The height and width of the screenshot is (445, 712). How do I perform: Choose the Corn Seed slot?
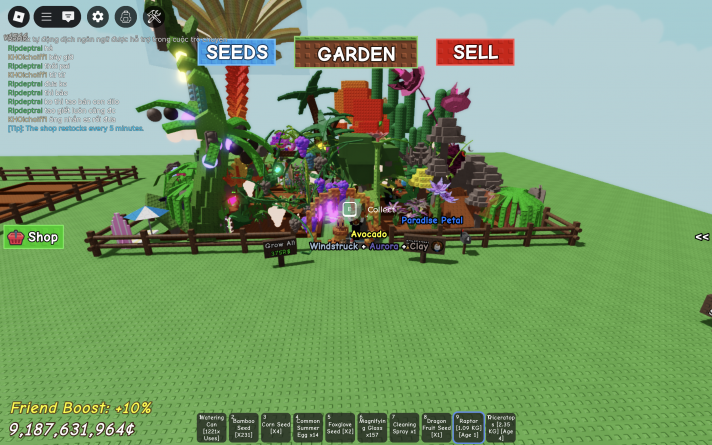pos(276,427)
